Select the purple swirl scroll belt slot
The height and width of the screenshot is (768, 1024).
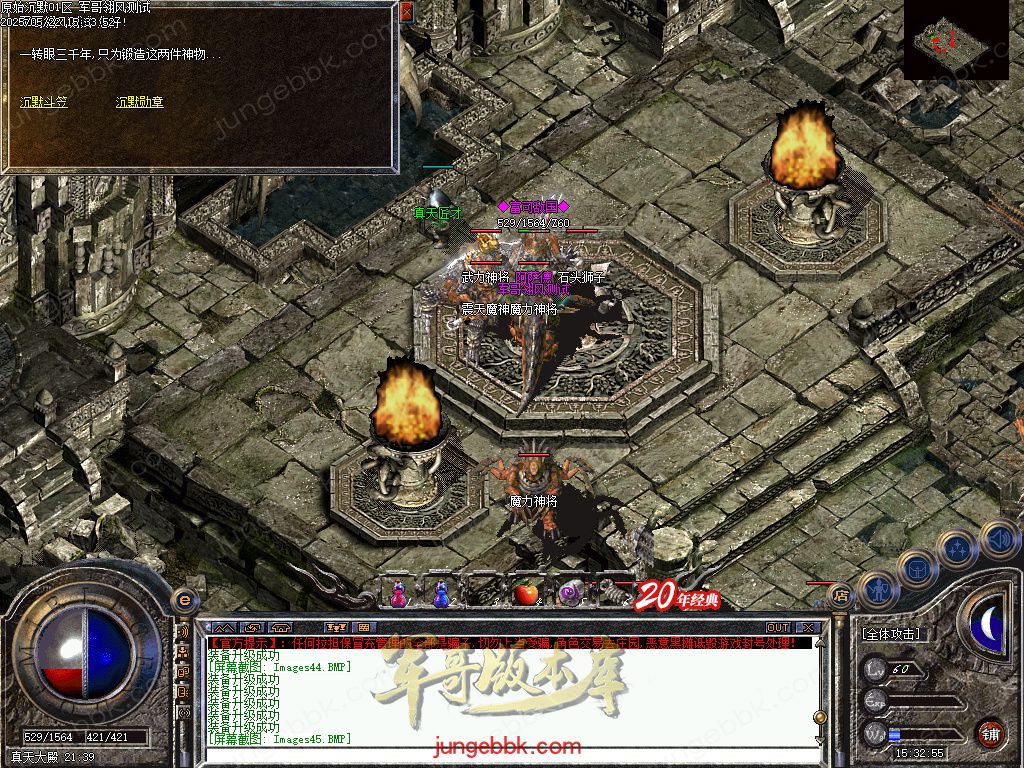point(569,593)
